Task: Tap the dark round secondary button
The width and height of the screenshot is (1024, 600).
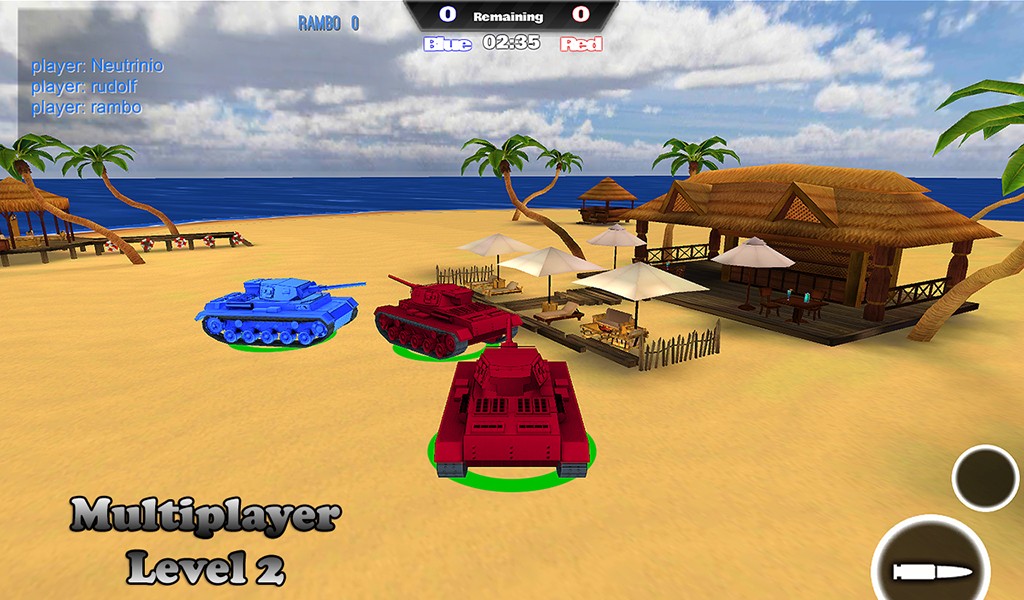Action: coord(985,478)
